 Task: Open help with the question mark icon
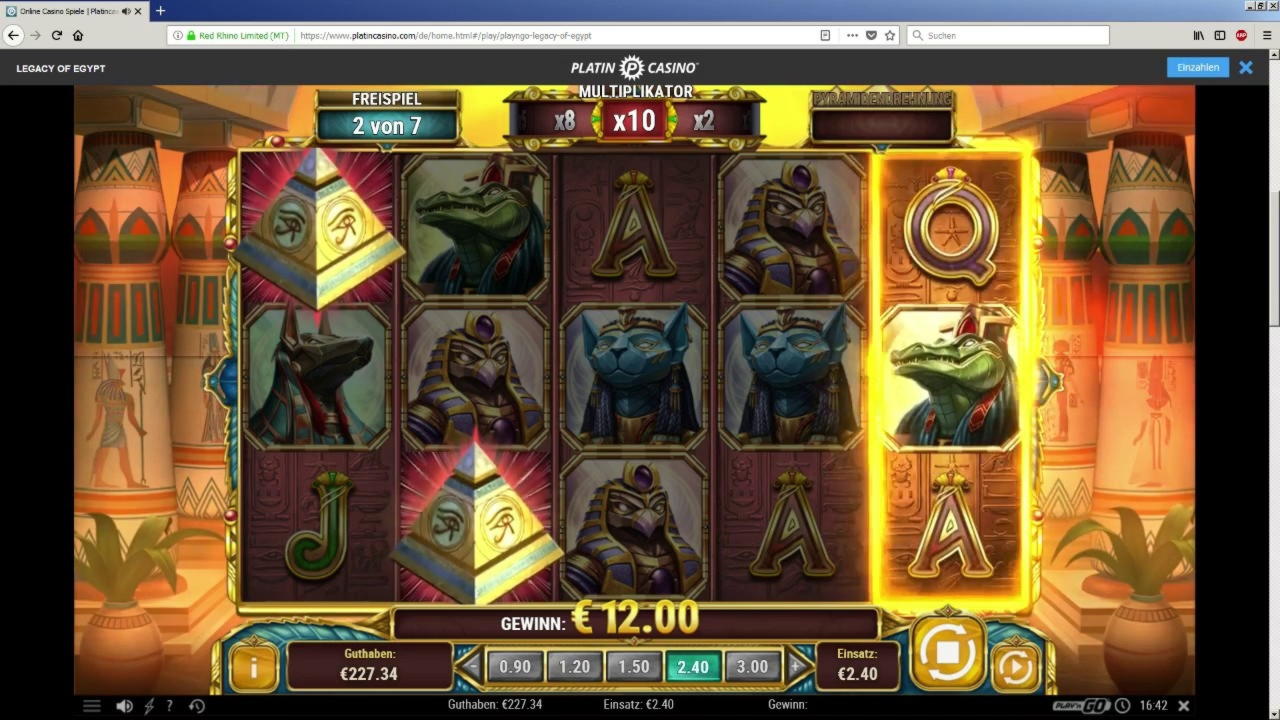tap(169, 705)
